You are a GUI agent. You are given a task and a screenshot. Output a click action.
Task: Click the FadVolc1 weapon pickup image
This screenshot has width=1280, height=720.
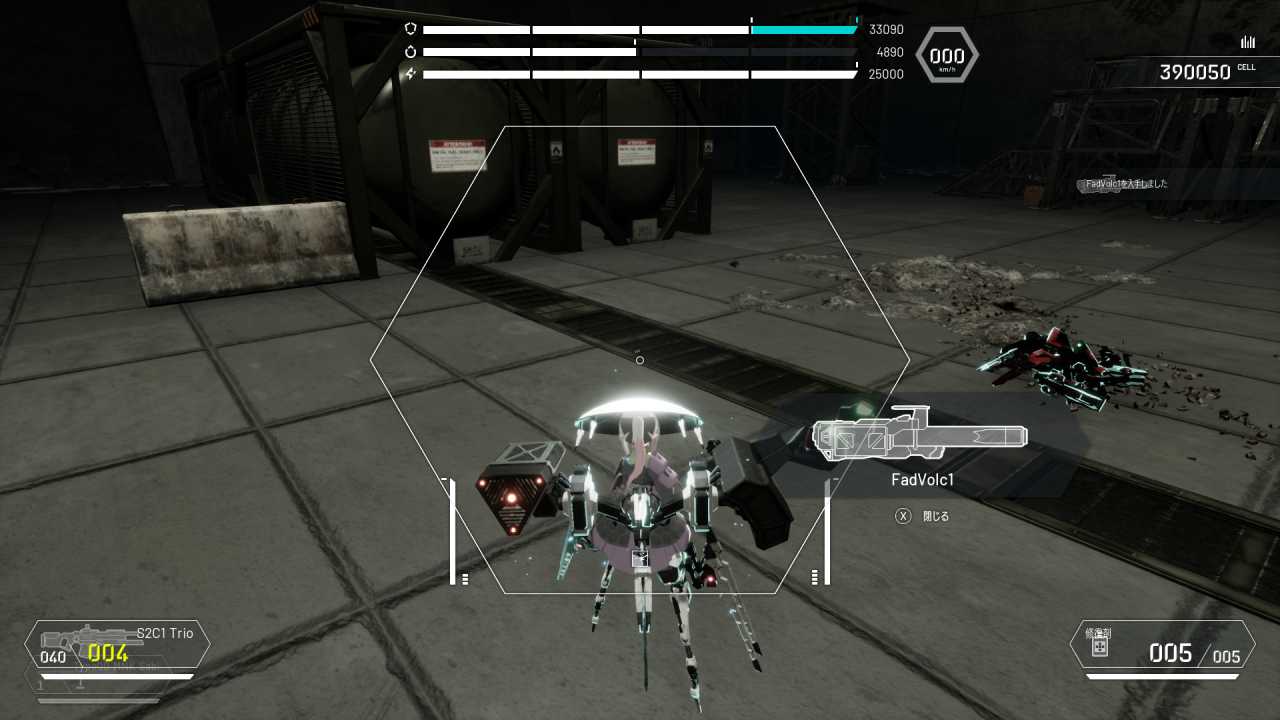pyautogui.click(x=920, y=437)
